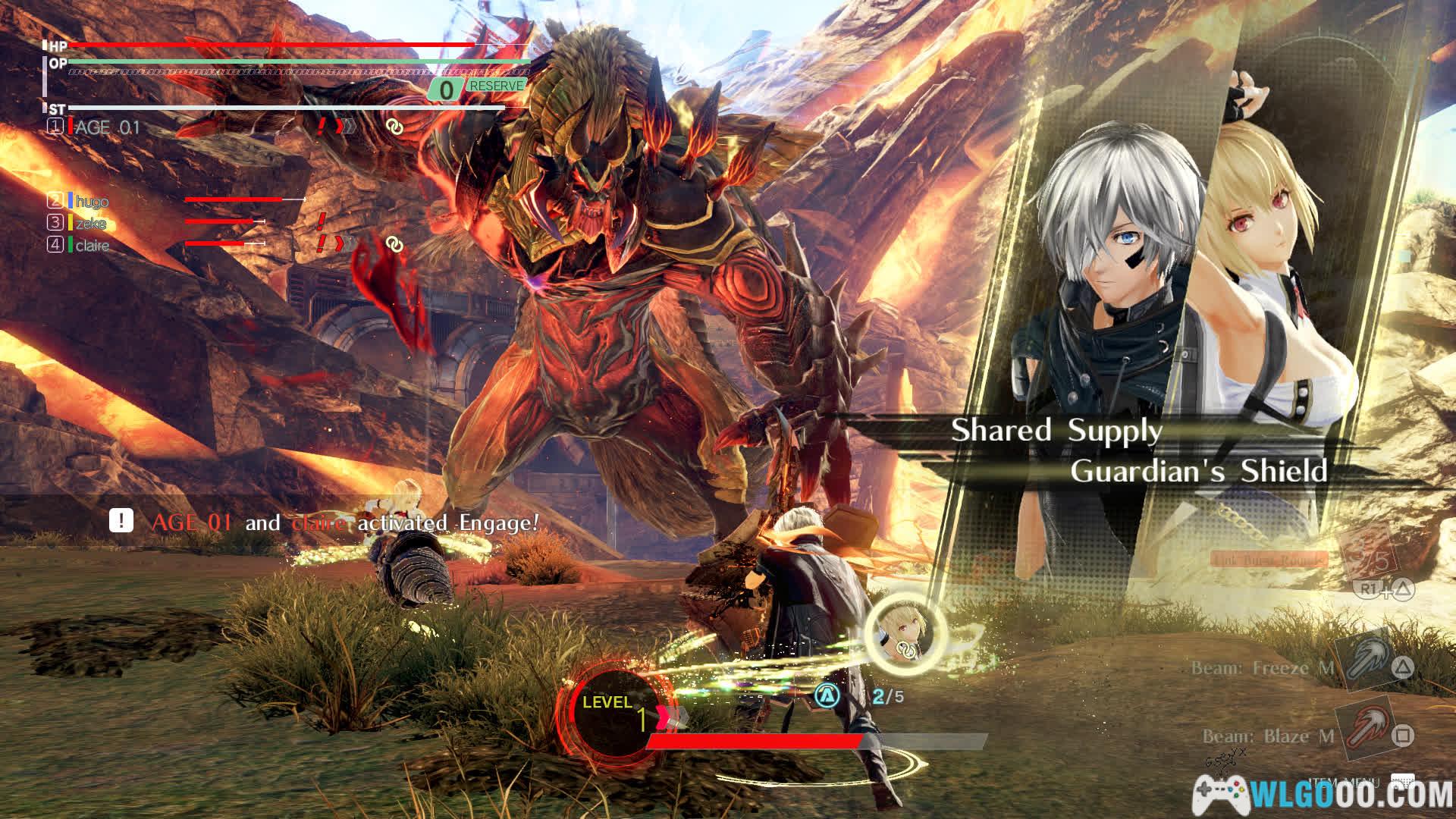Click the WLGOOO.COM watermark logo
The width and height of the screenshot is (1456, 819).
coord(1323,795)
